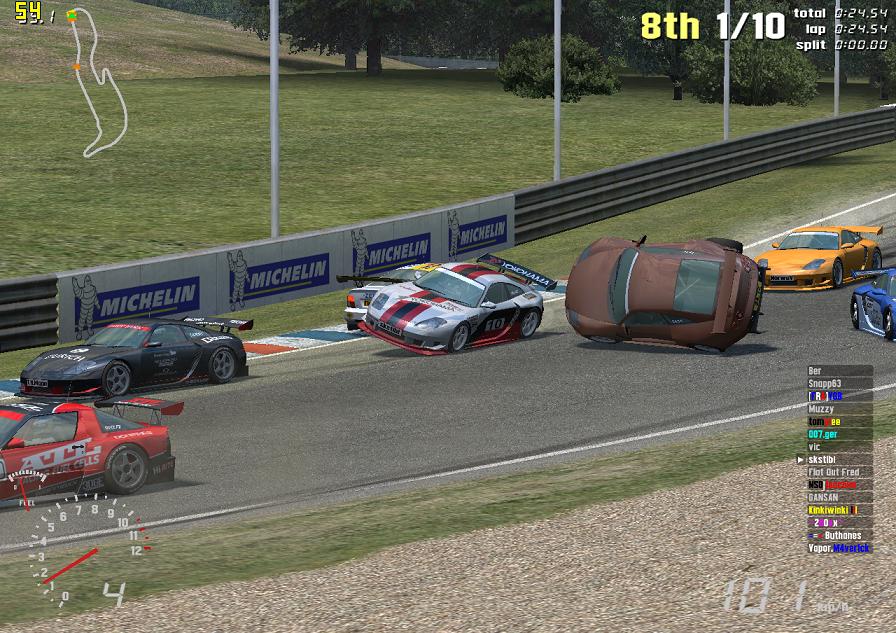Select Buthones from the driver list
This screenshot has width=896, height=633.
pos(838,535)
